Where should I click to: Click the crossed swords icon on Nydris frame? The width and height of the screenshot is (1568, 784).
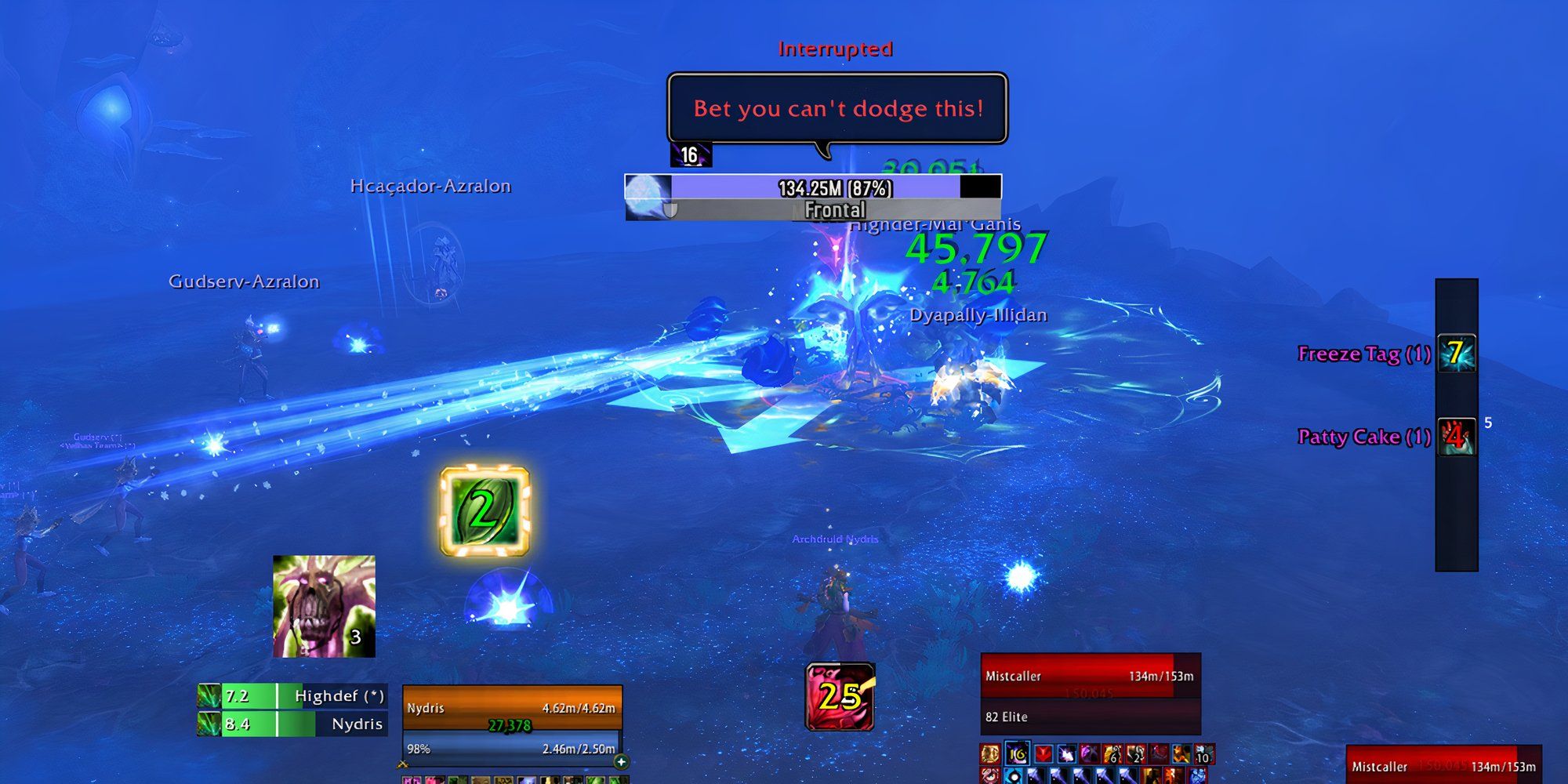[x=403, y=764]
